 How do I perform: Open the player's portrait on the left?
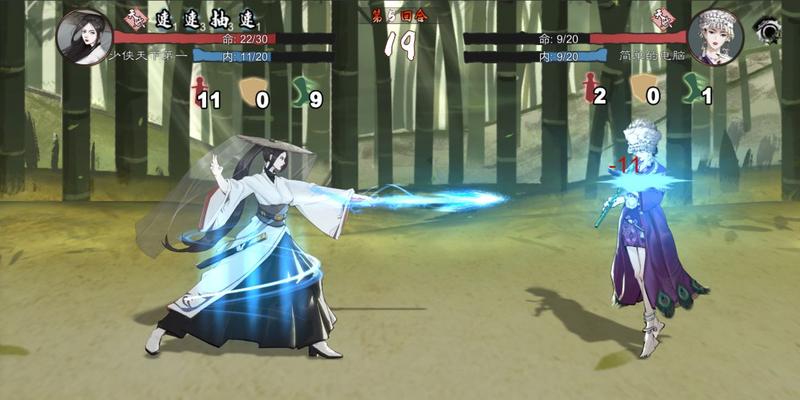(84, 35)
